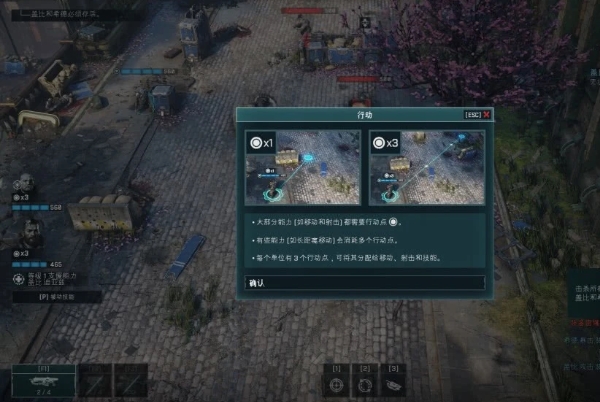View the x1 action point example image
This screenshot has height=402, width=600.
pyautogui.click(x=303, y=167)
